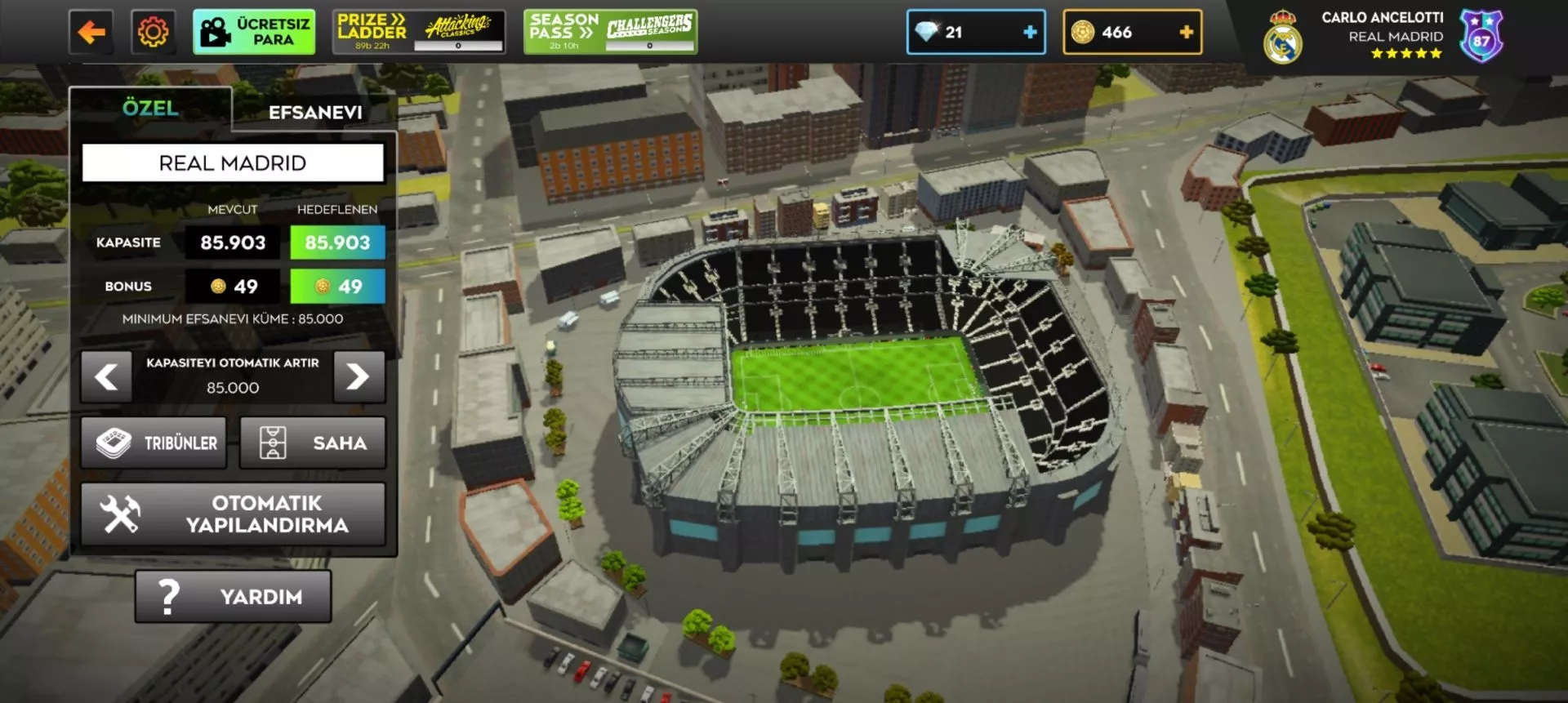The image size is (1568, 703).
Task: Open the Season Pass banner
Action: click(610, 33)
